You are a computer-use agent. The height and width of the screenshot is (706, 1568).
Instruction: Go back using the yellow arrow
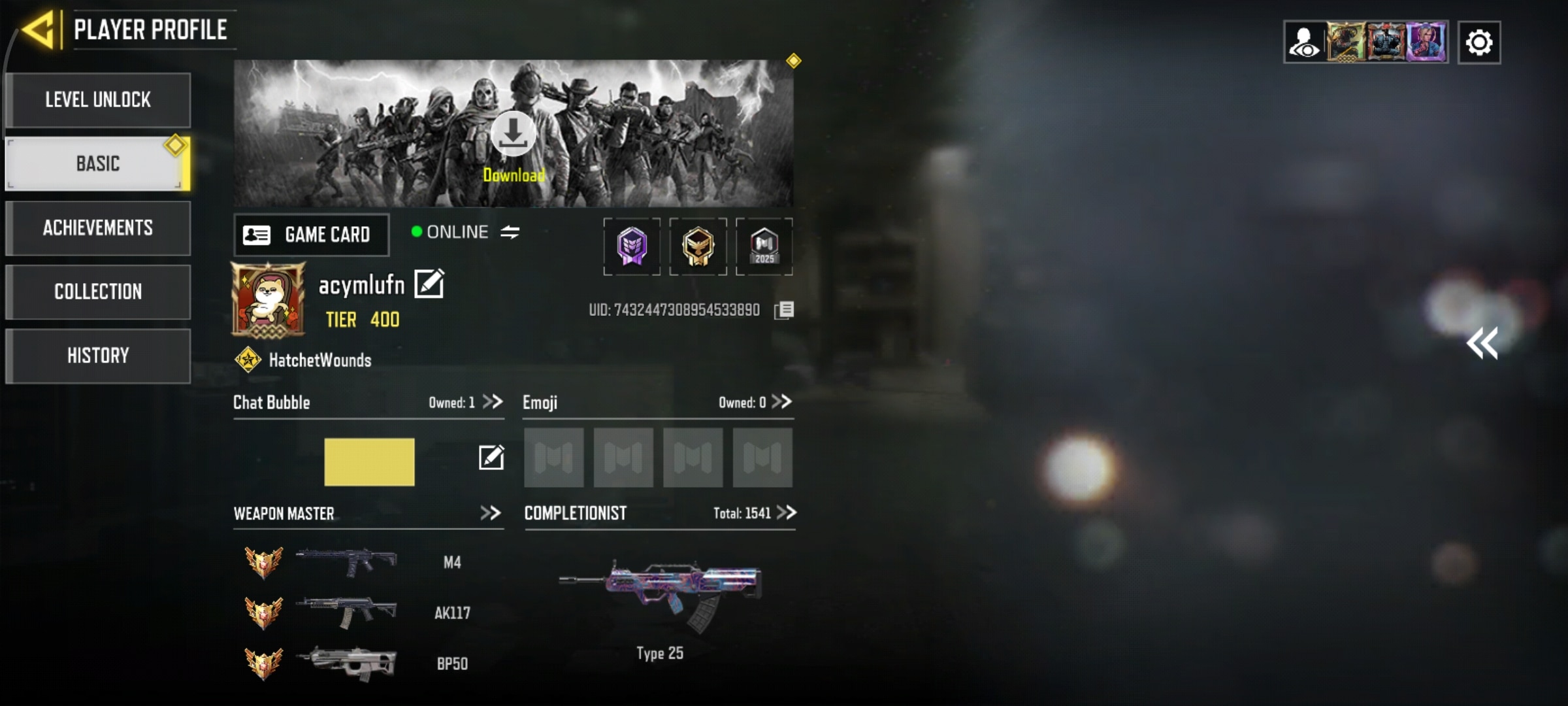(39, 30)
